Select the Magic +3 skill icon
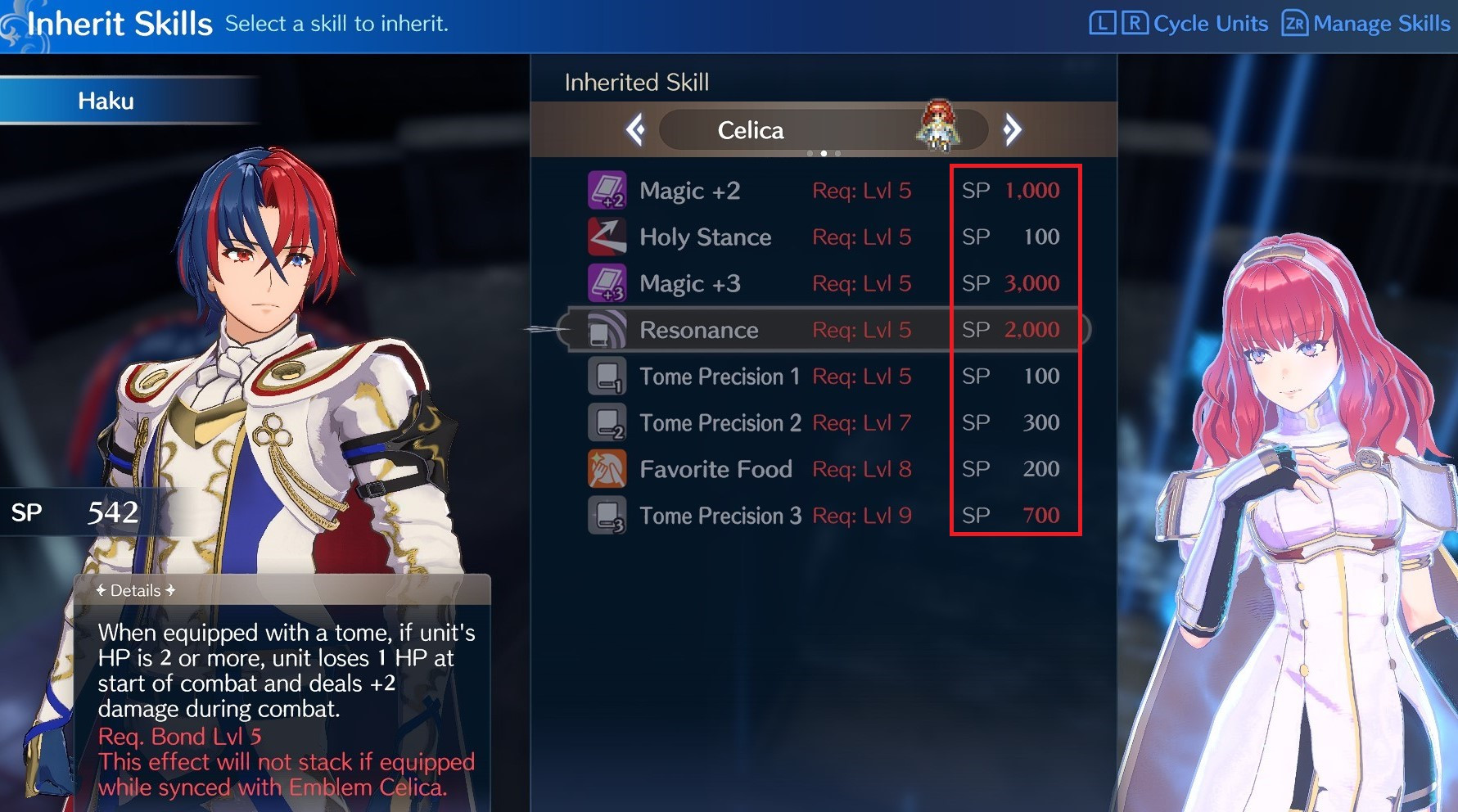 pos(607,283)
